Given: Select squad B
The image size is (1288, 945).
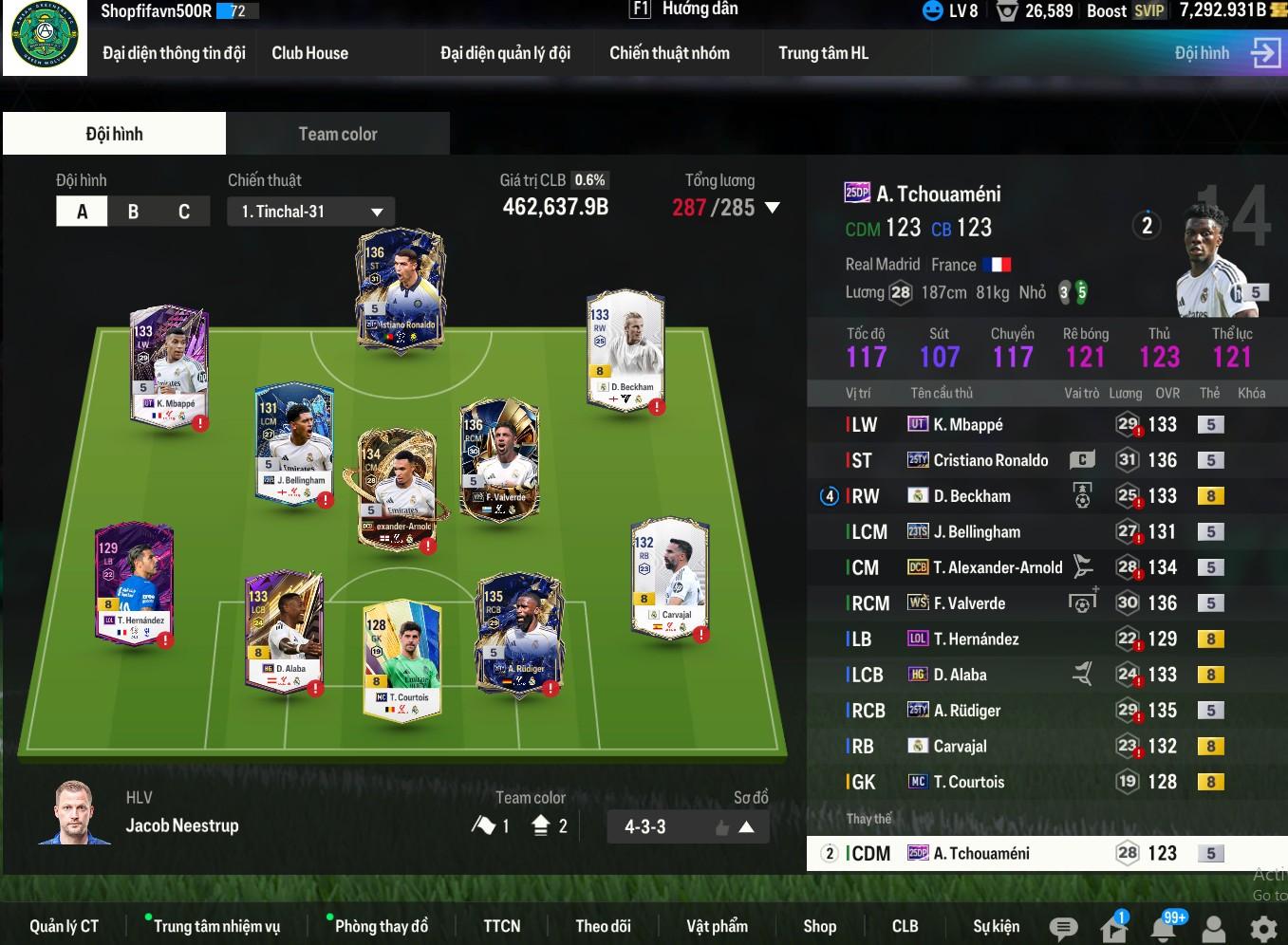Looking at the screenshot, I should tap(133, 212).
